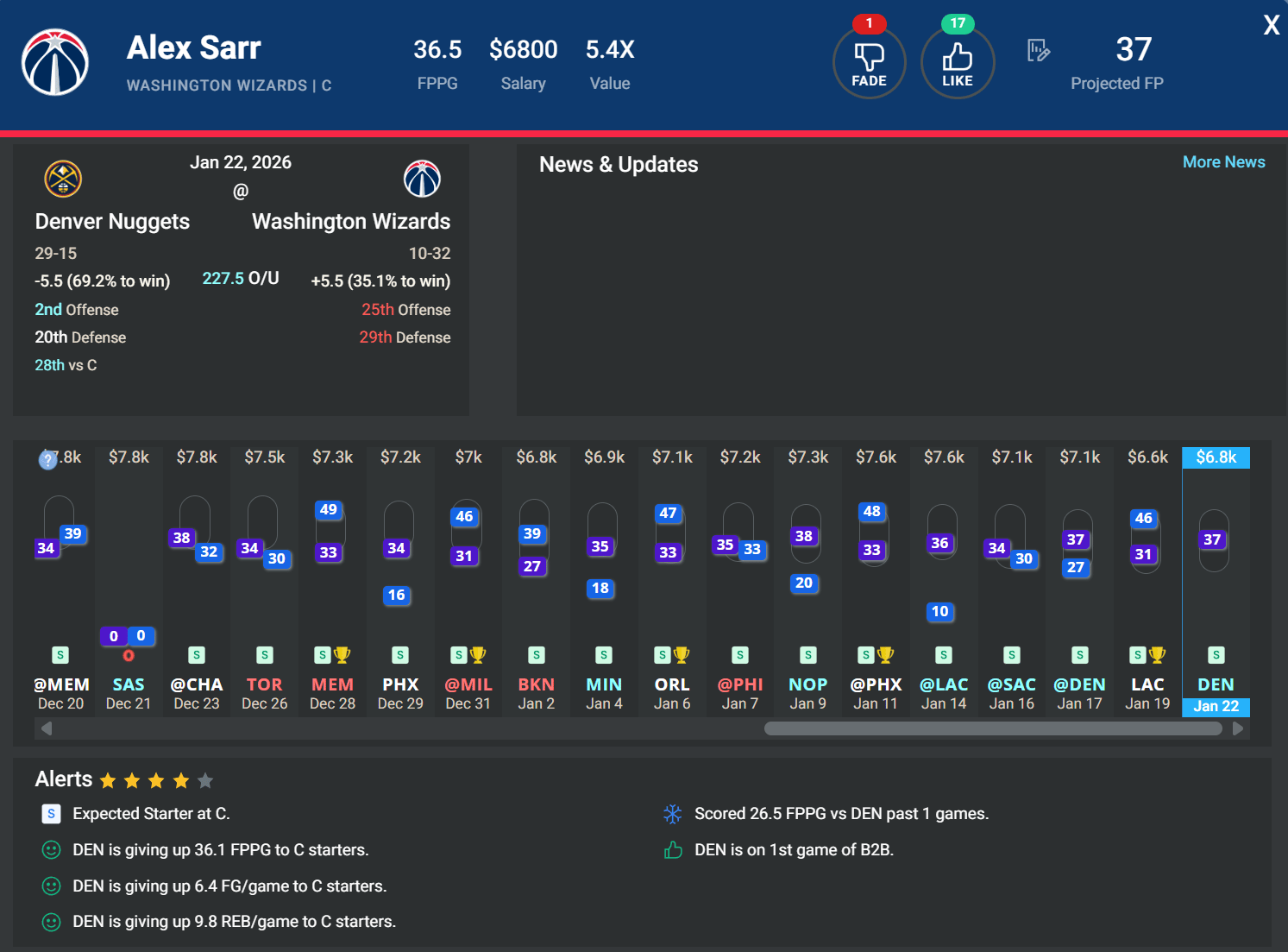Click the question mark help icon
The width and height of the screenshot is (1288, 952).
click(x=48, y=460)
